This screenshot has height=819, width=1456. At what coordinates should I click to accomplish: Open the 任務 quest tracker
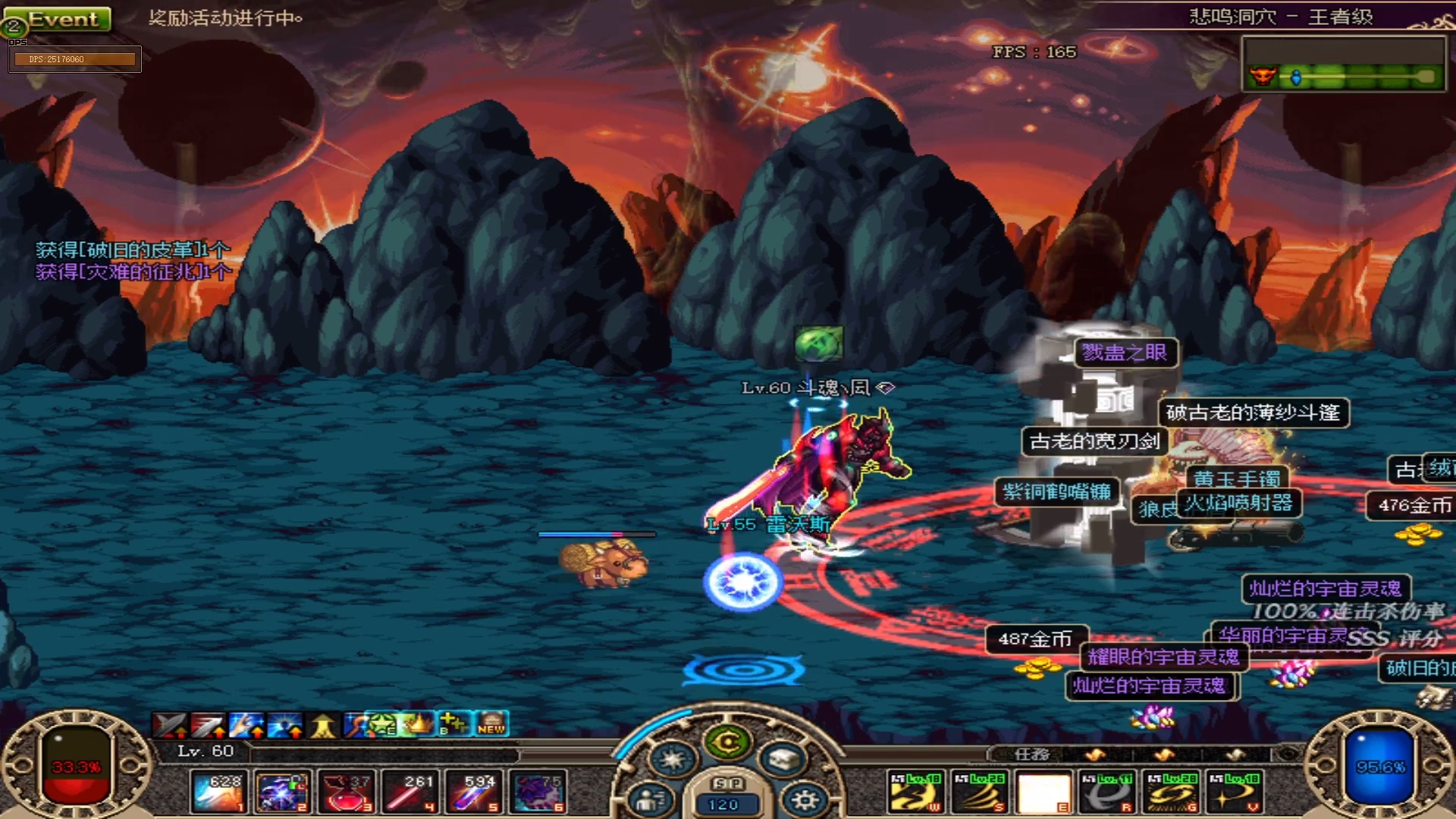(1031, 755)
